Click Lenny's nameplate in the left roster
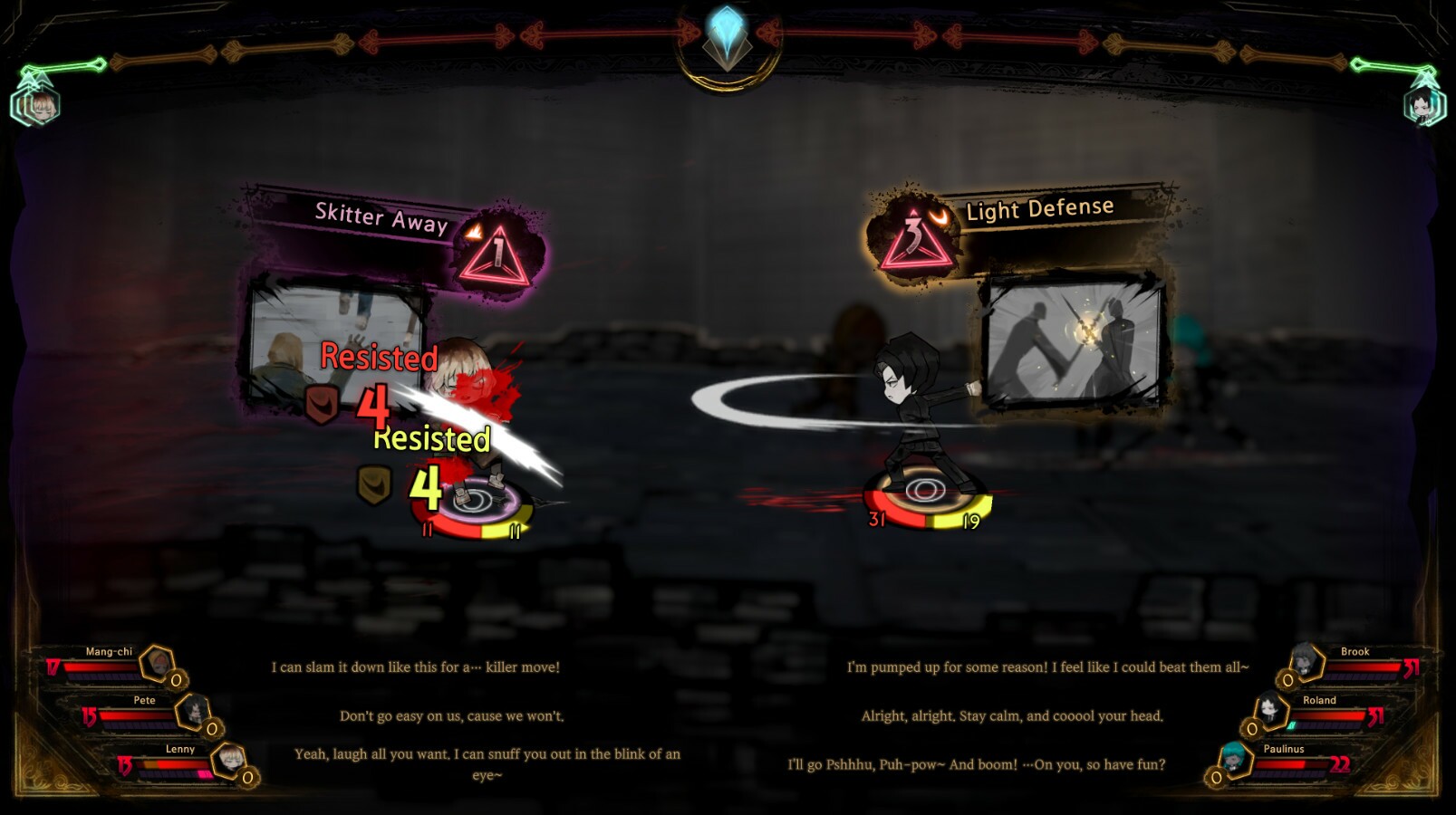This screenshot has height=815, width=1456. point(180,749)
